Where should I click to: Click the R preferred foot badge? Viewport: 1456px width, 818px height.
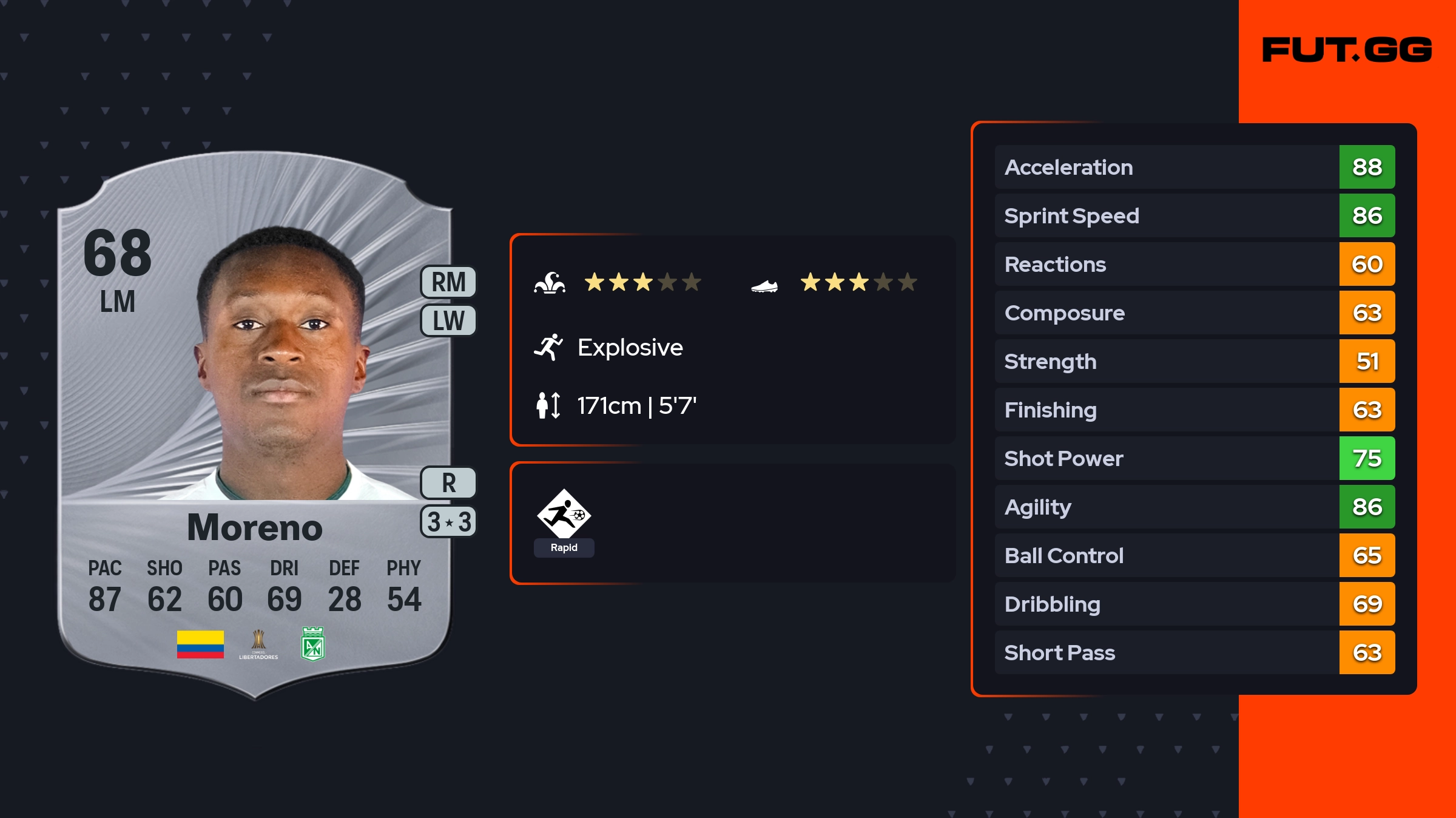(448, 483)
